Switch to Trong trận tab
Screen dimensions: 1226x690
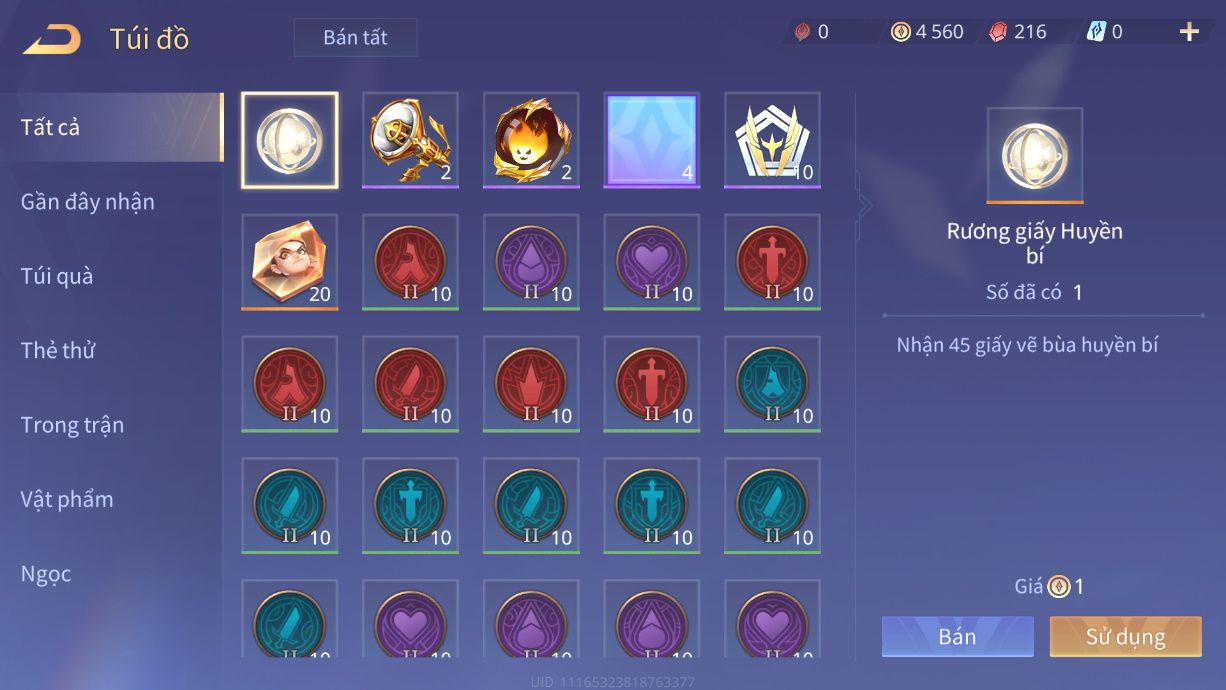pos(72,425)
